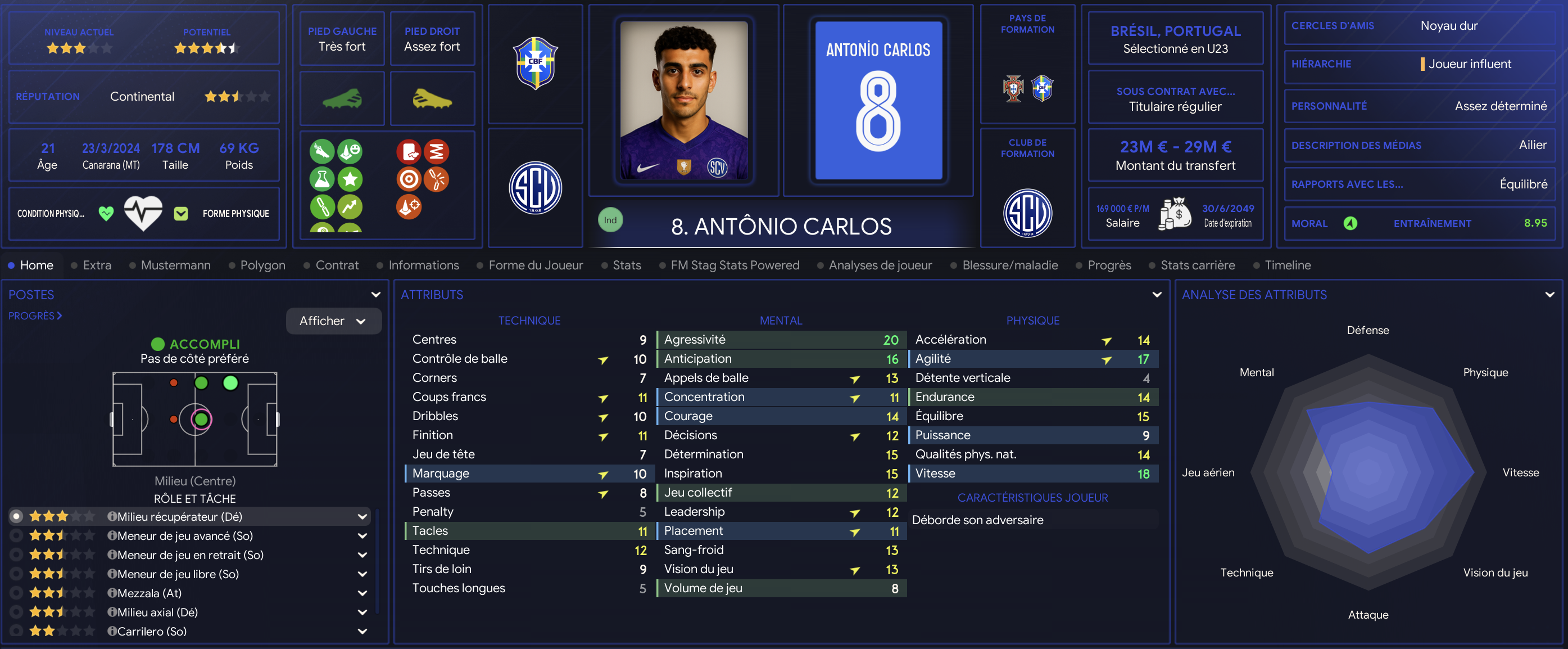Choose the Carrilero (So) role

pos(16,632)
